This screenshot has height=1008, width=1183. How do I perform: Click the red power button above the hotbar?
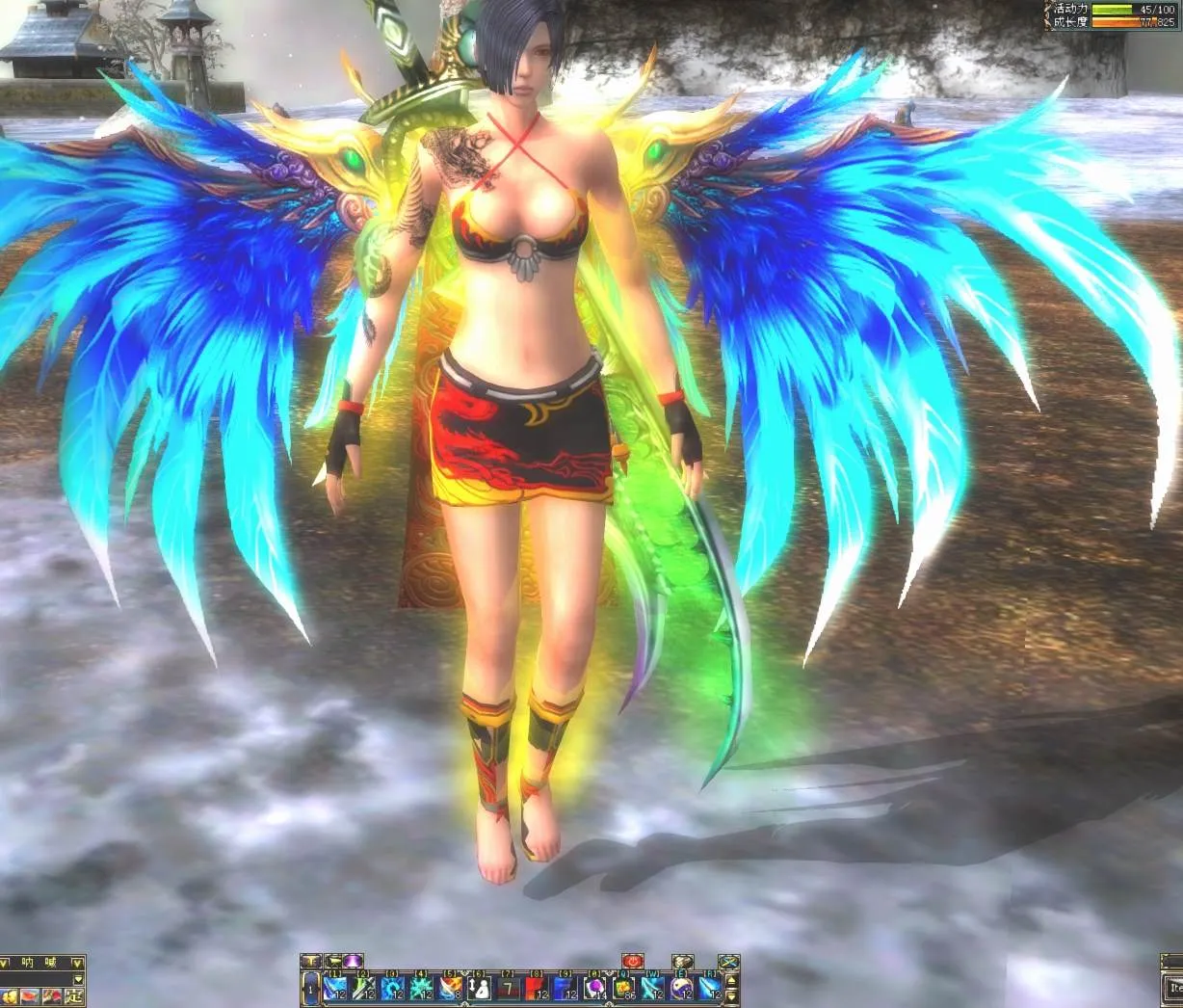632,962
